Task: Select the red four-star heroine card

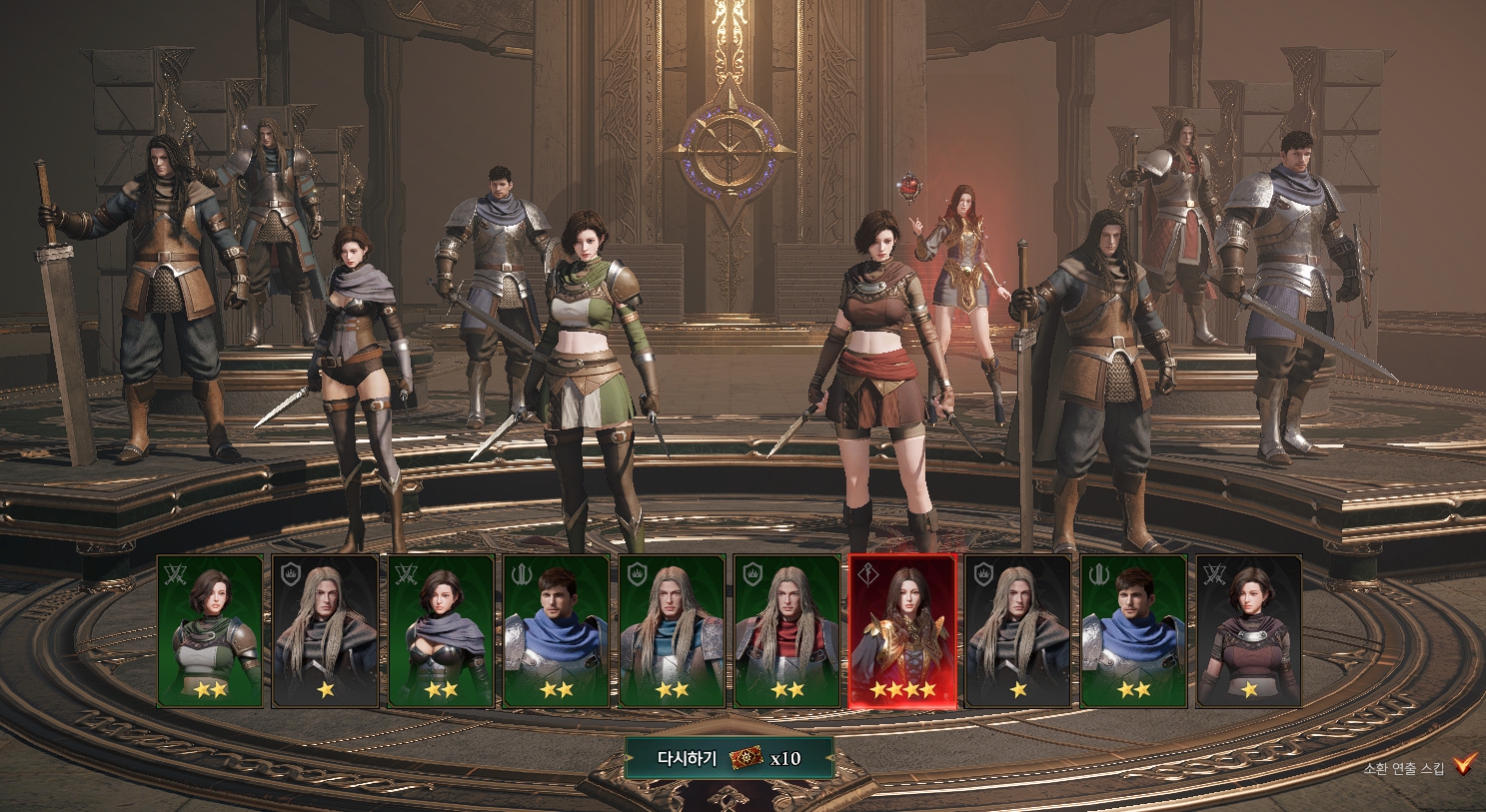Action: coord(902,631)
